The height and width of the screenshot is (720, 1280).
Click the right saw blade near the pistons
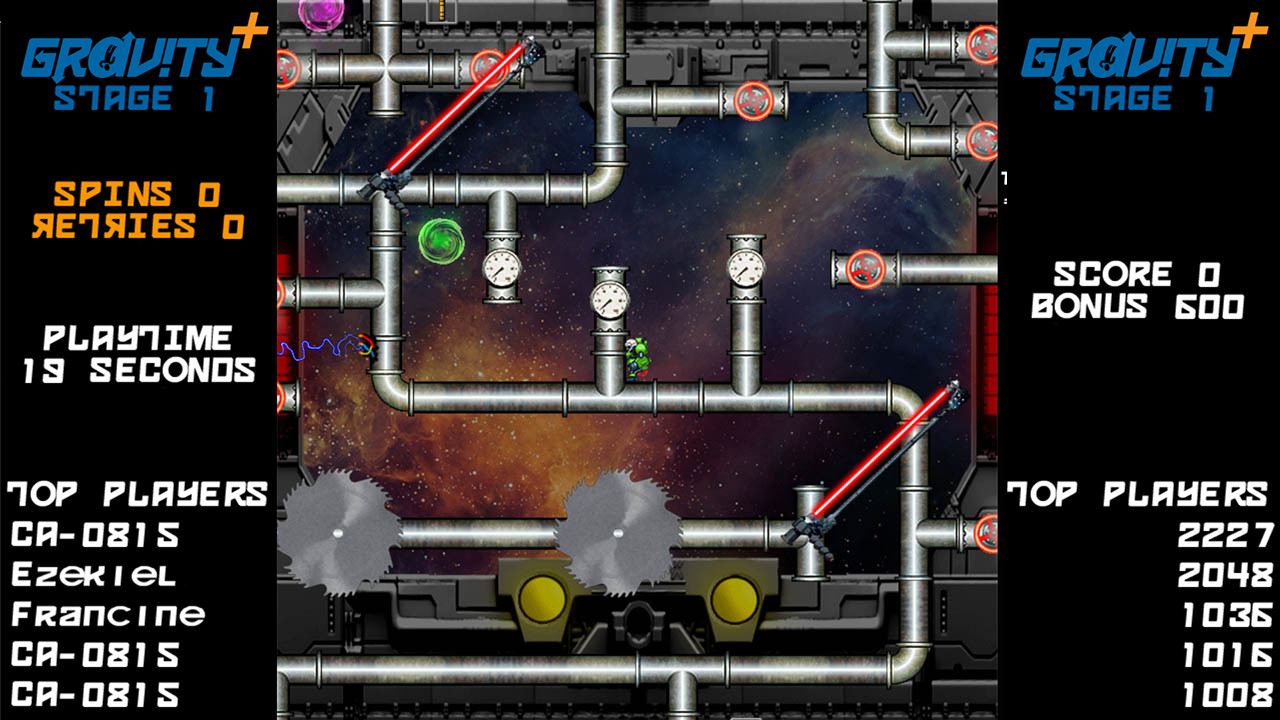click(620, 530)
